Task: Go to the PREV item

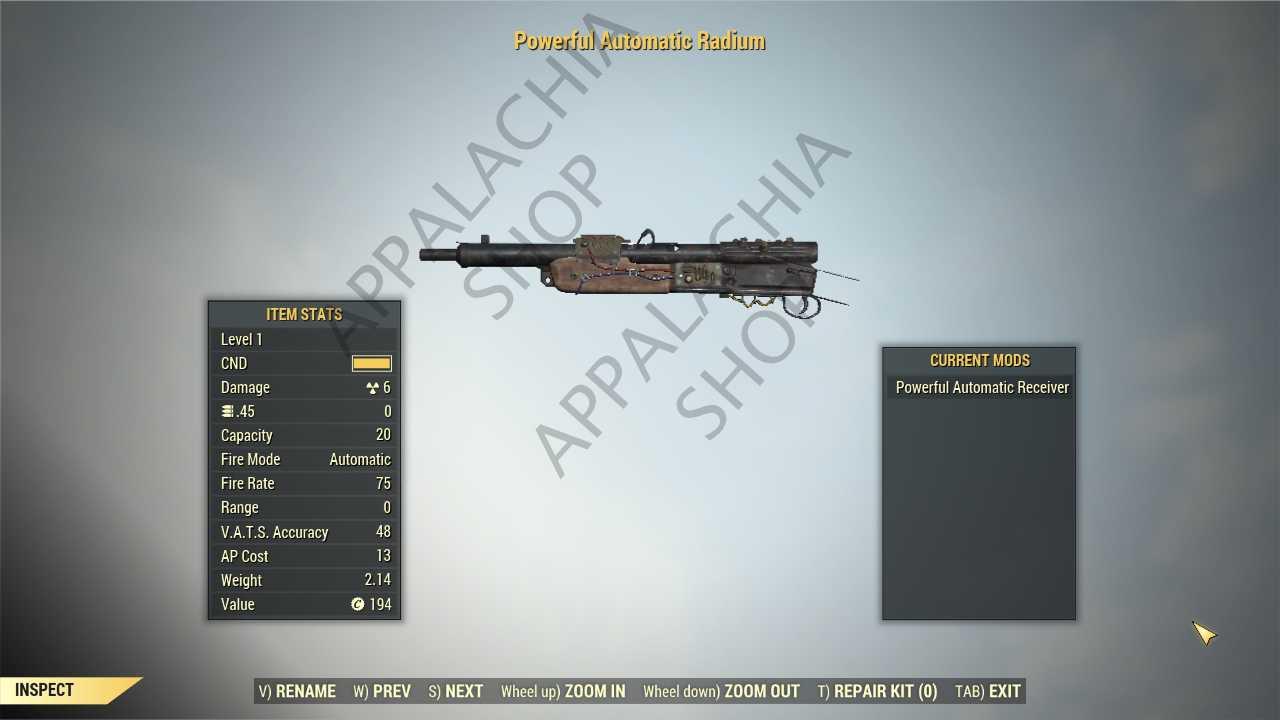Action: point(382,691)
